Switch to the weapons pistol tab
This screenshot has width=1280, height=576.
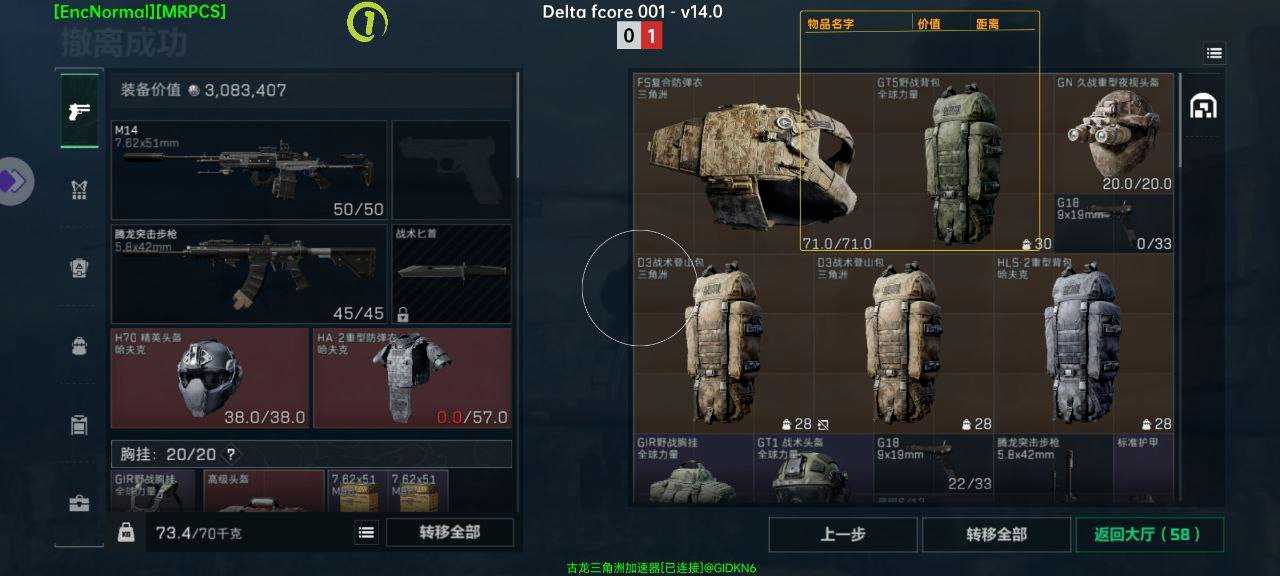(x=80, y=111)
